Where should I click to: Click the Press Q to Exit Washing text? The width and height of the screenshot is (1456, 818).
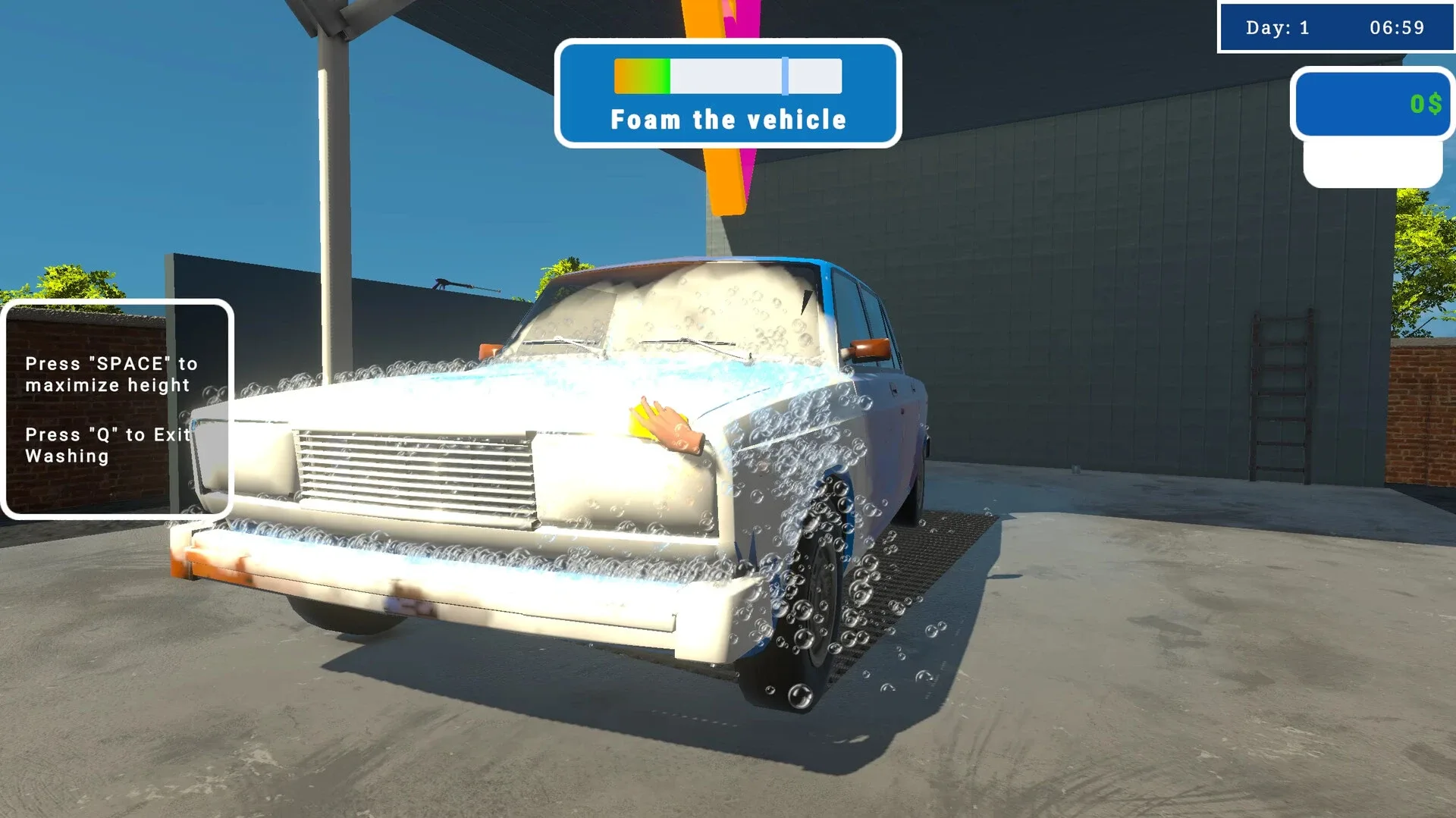click(106, 445)
